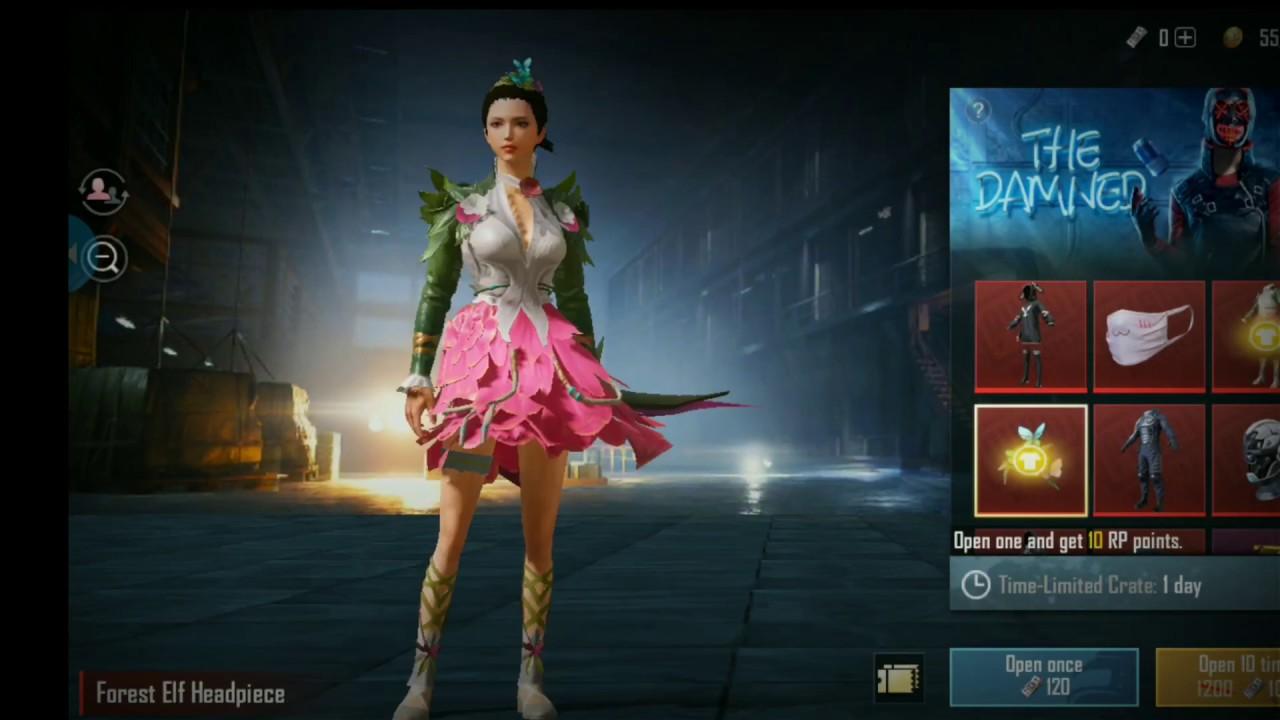The width and height of the screenshot is (1280, 720).
Task: Select the glowing shirt outfit reward tile
Action: tap(1247, 335)
